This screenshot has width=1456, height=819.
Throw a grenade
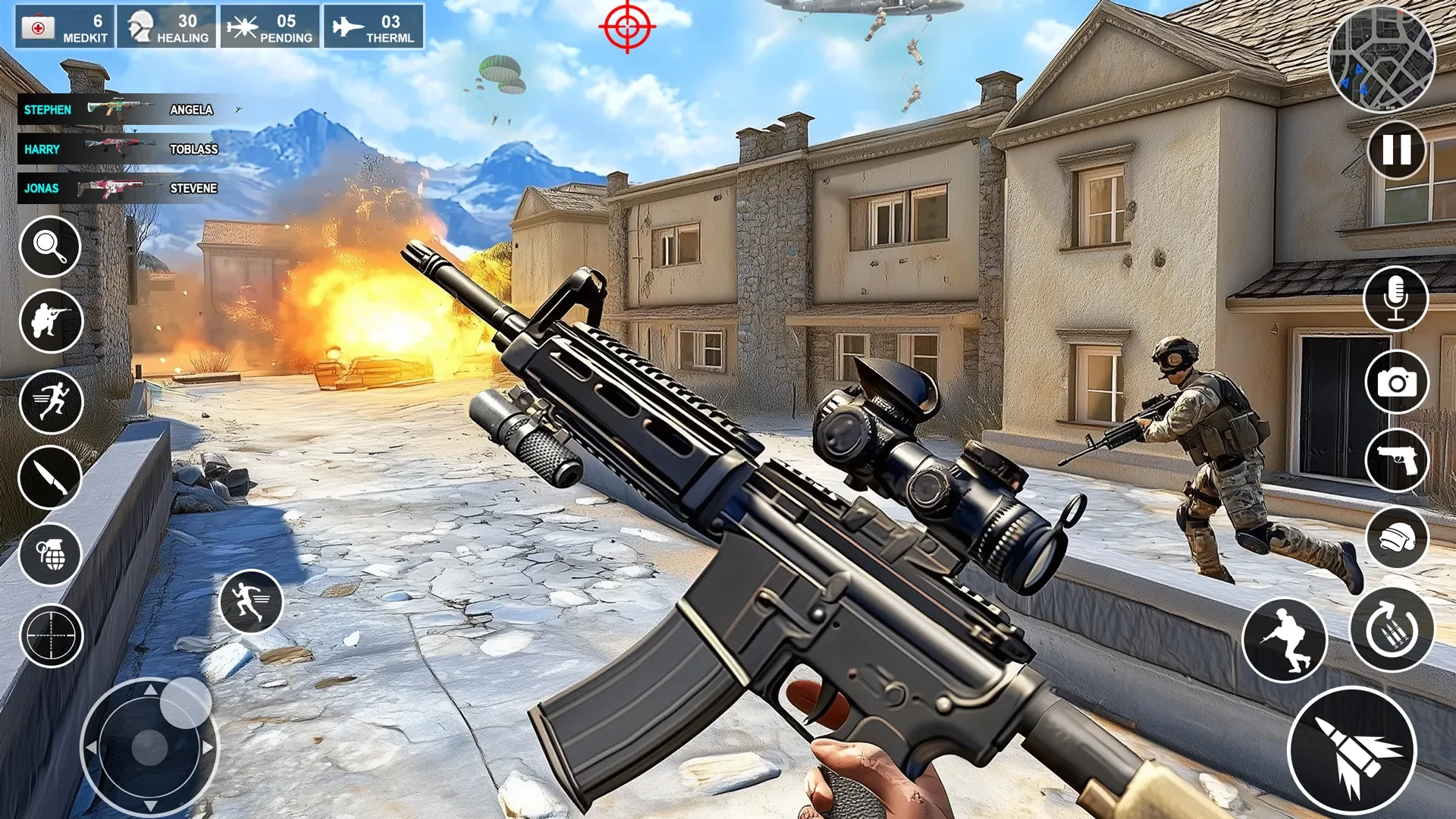pyautogui.click(x=50, y=554)
